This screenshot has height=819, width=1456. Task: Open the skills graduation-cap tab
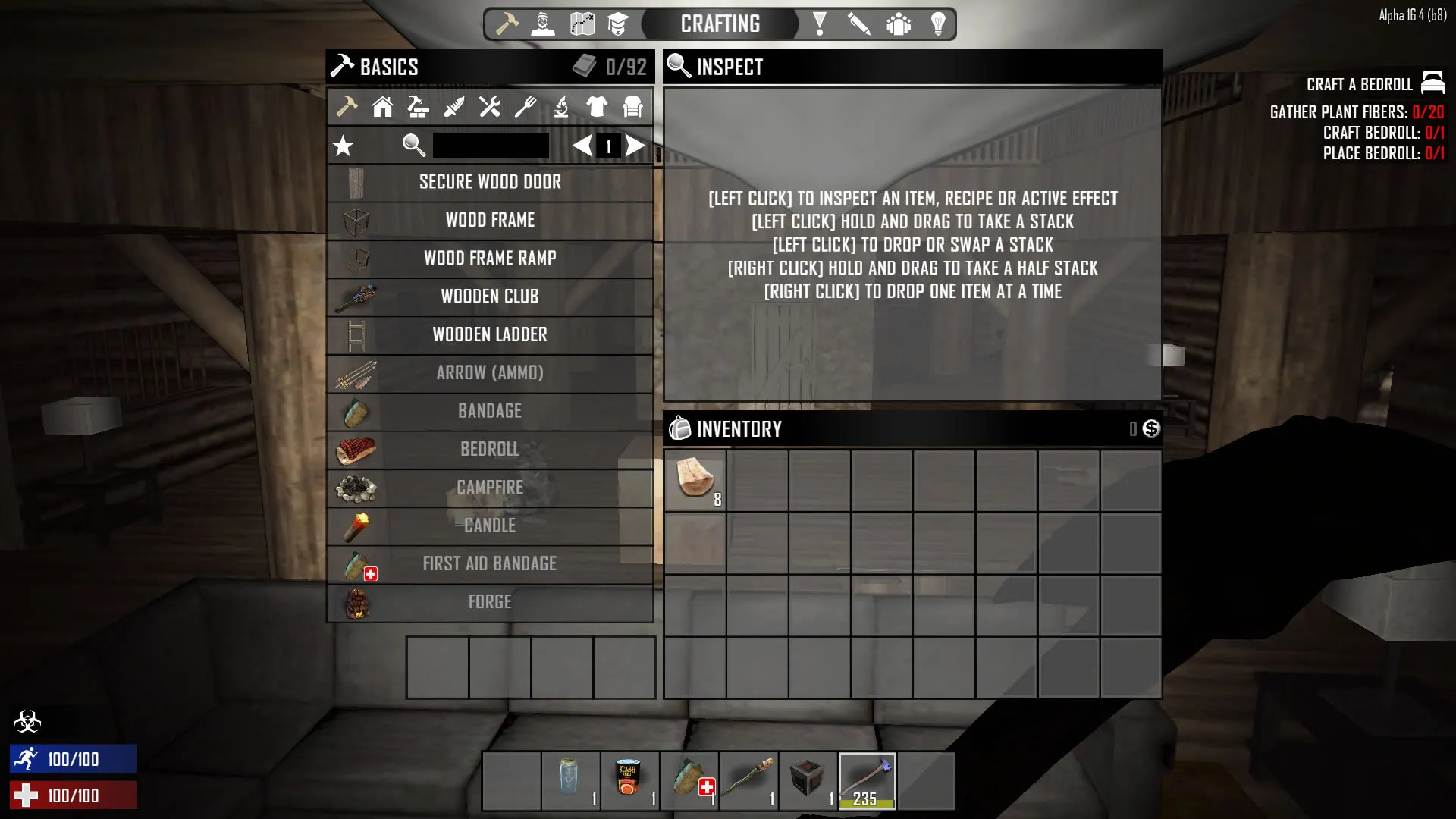(x=618, y=24)
